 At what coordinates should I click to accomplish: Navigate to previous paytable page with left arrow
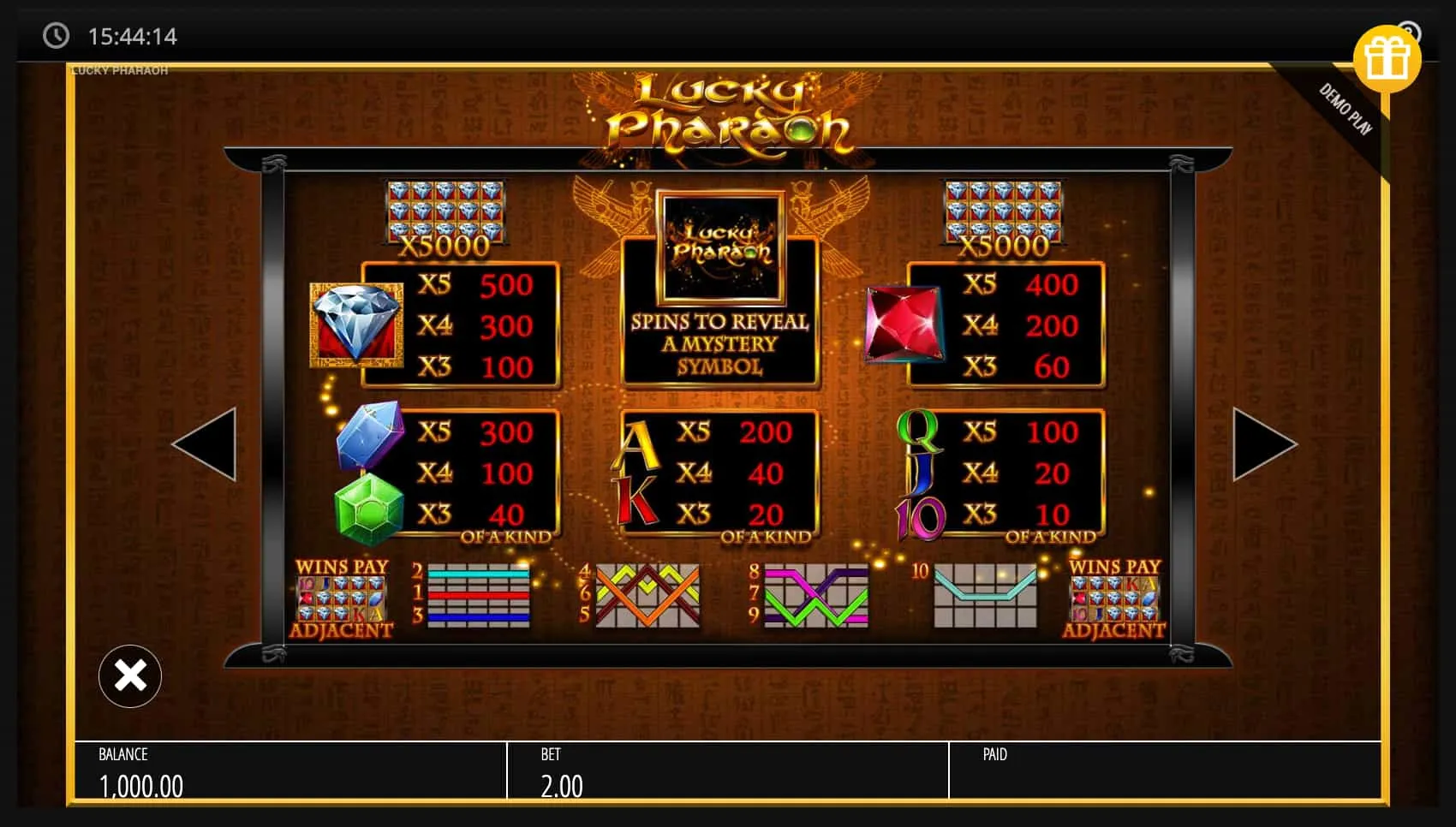click(208, 443)
